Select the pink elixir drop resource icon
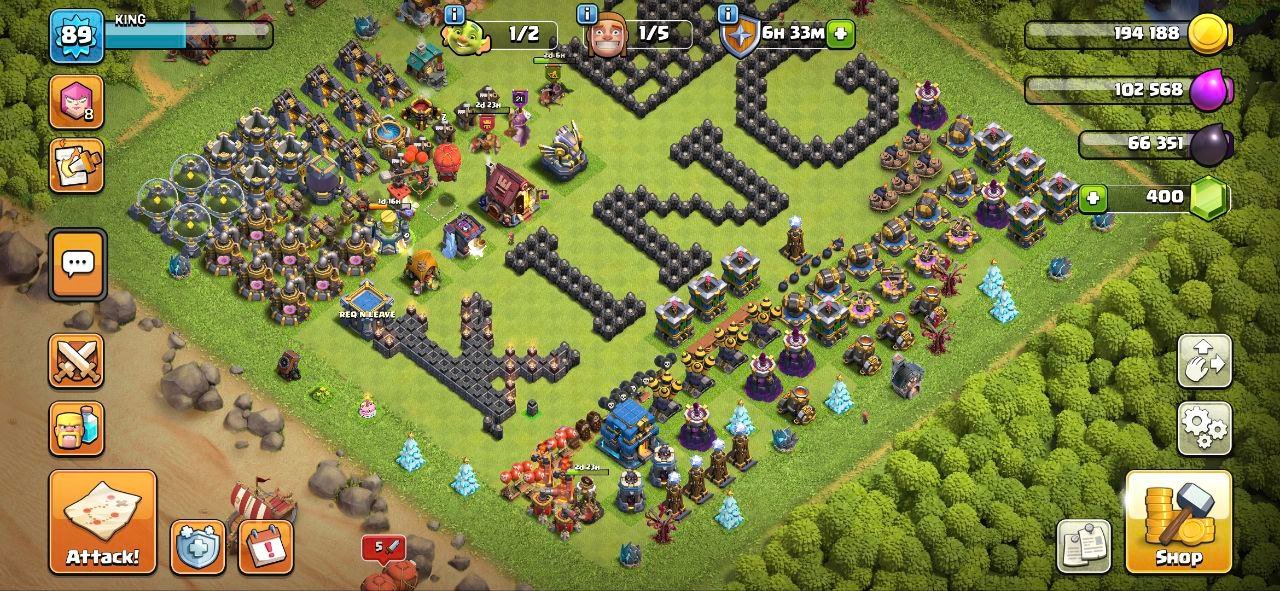 click(x=1206, y=89)
